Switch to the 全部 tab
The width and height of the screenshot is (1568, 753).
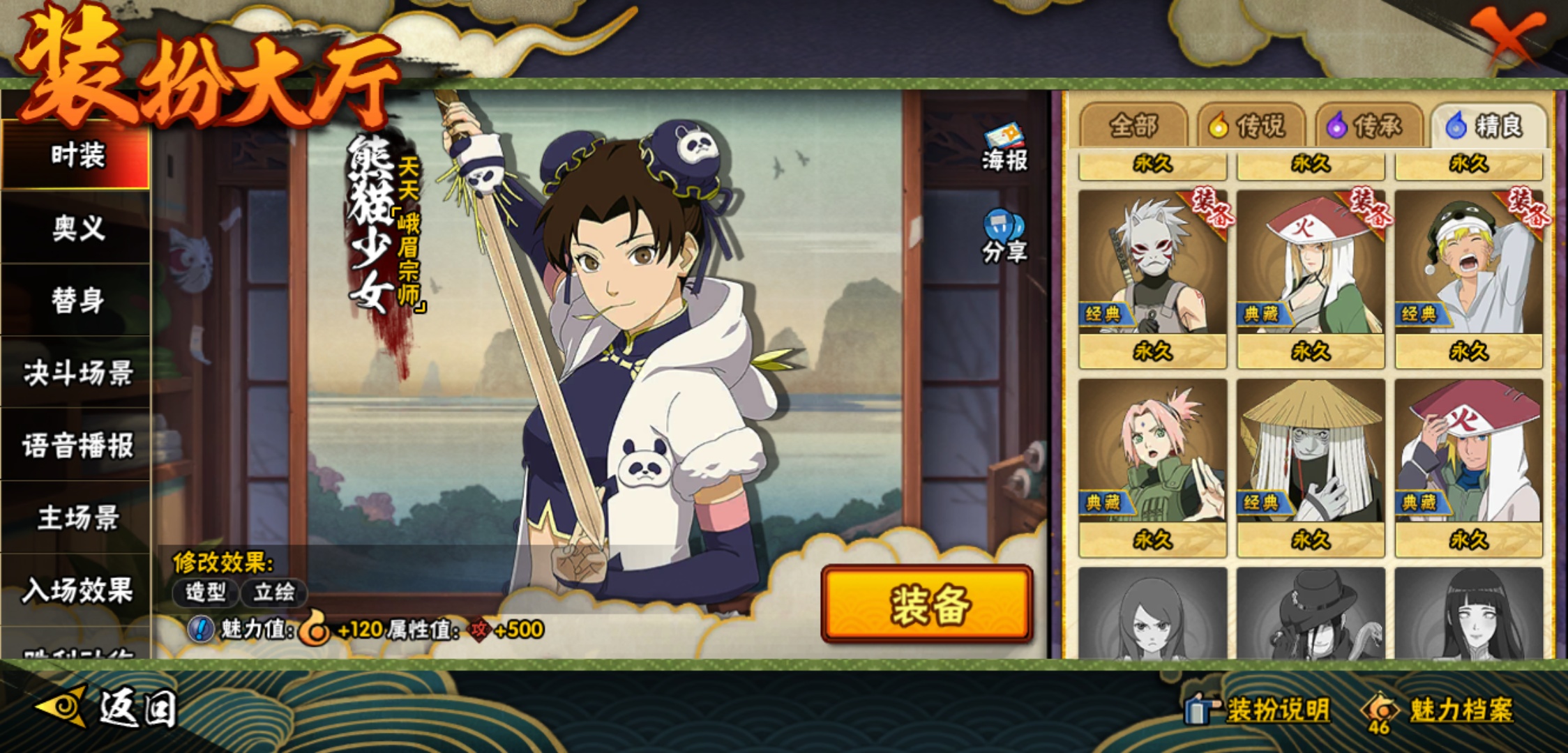[1133, 126]
